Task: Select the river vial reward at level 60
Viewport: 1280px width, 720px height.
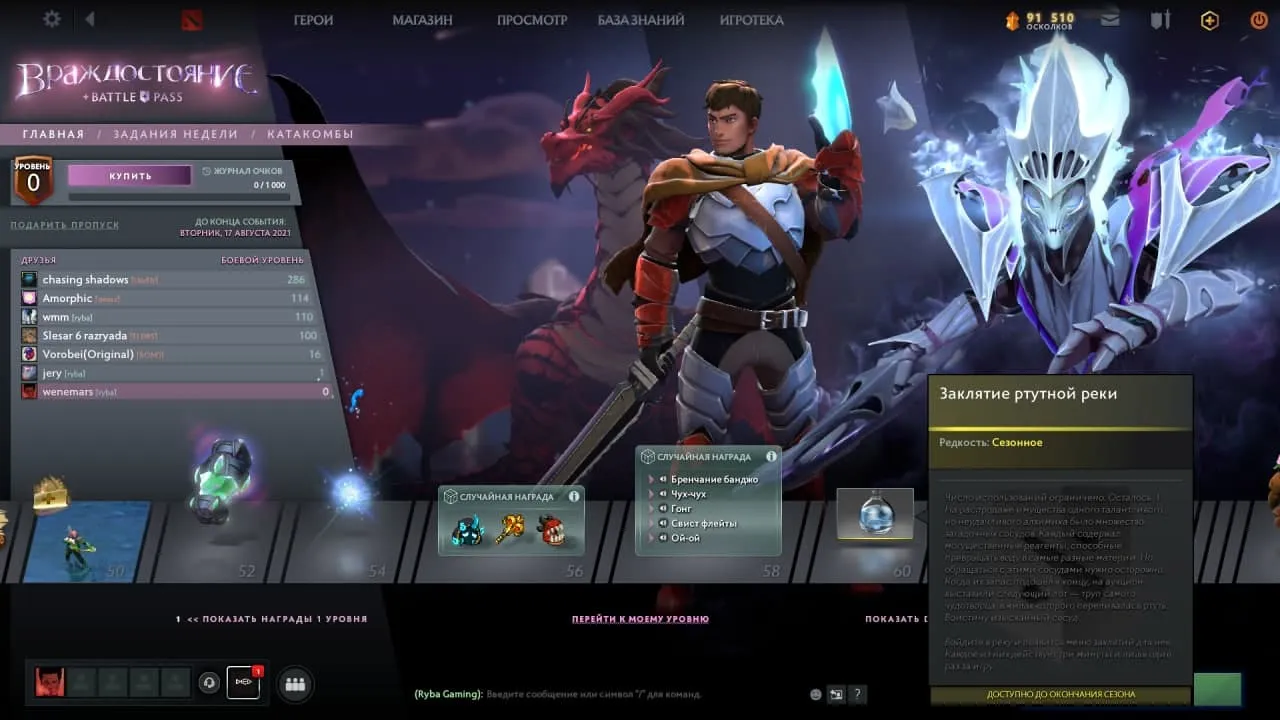Action: point(875,514)
